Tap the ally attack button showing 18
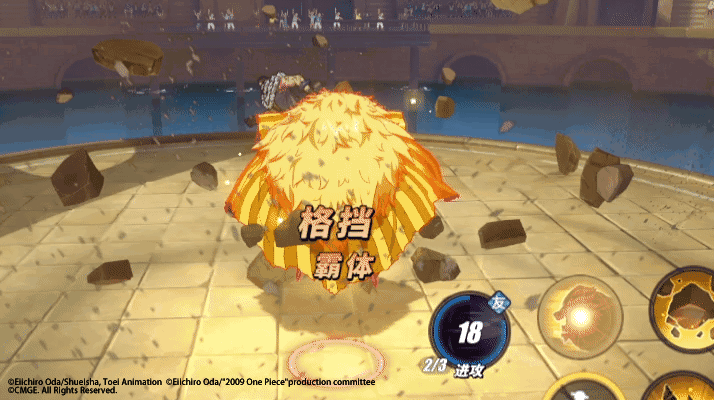 coord(467,332)
